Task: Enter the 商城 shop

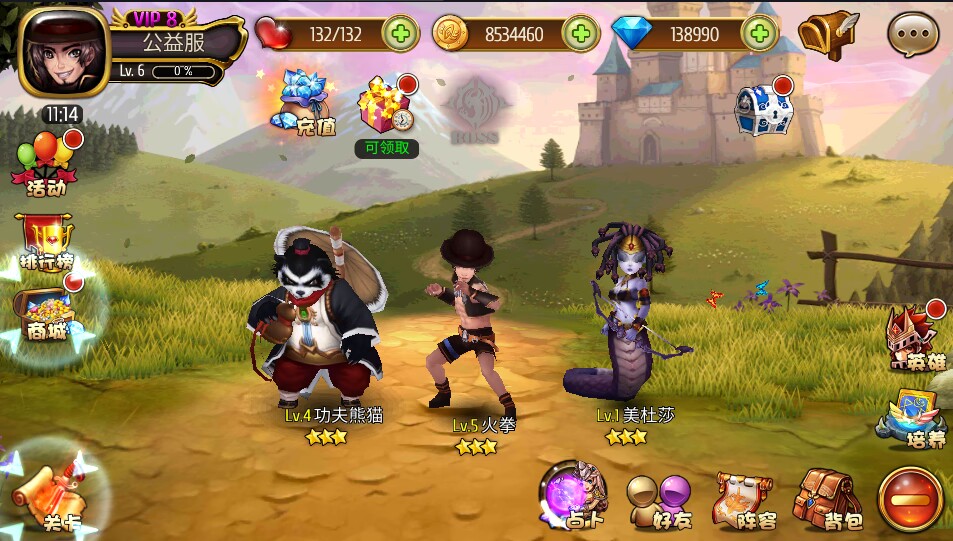Action: (46, 313)
